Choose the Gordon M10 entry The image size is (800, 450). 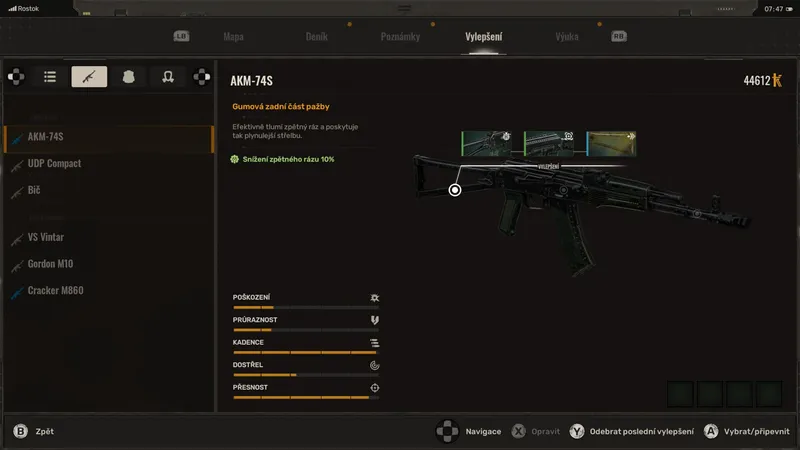[x=50, y=264]
